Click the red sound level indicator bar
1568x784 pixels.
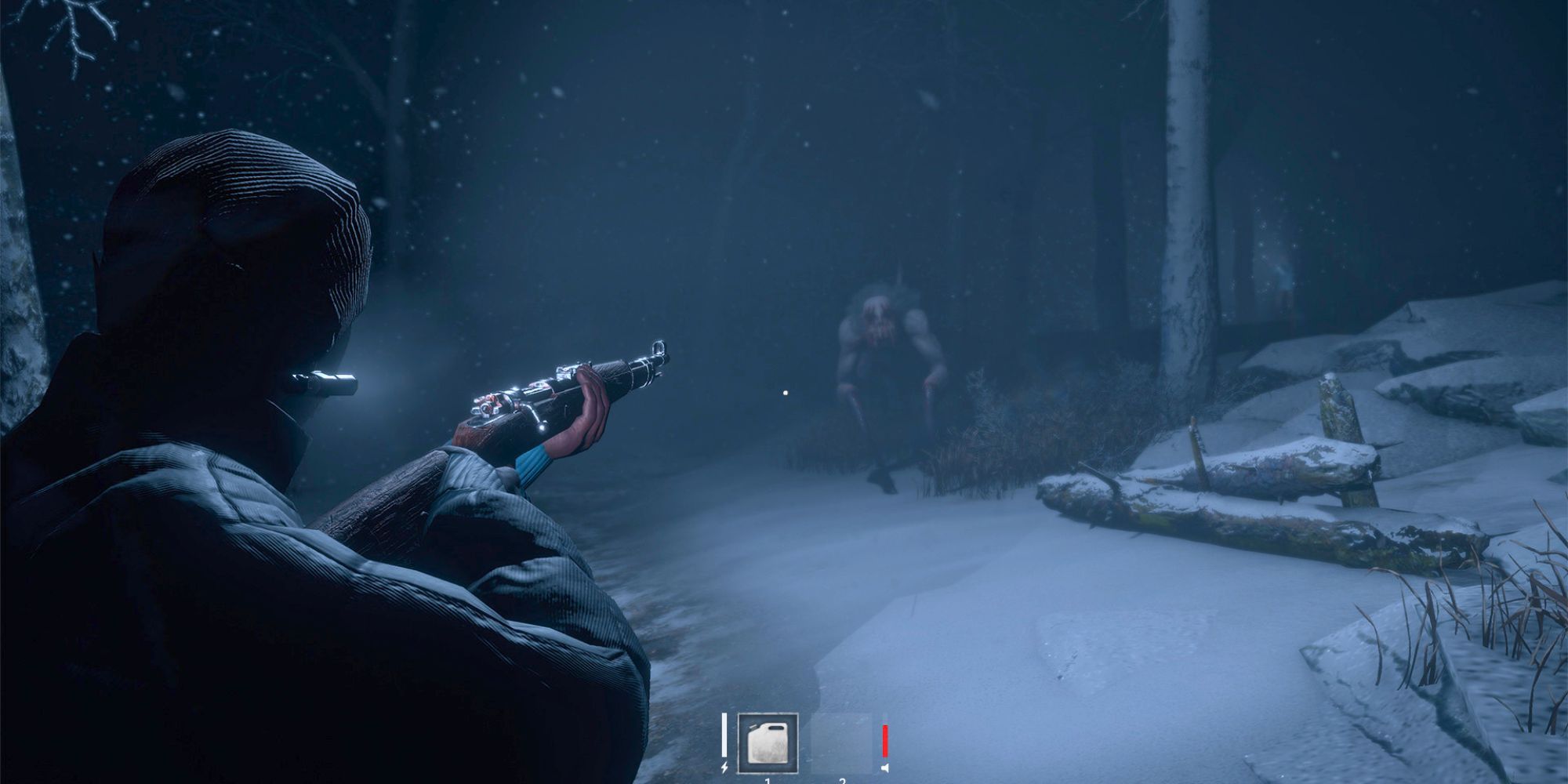pyautogui.click(x=884, y=741)
